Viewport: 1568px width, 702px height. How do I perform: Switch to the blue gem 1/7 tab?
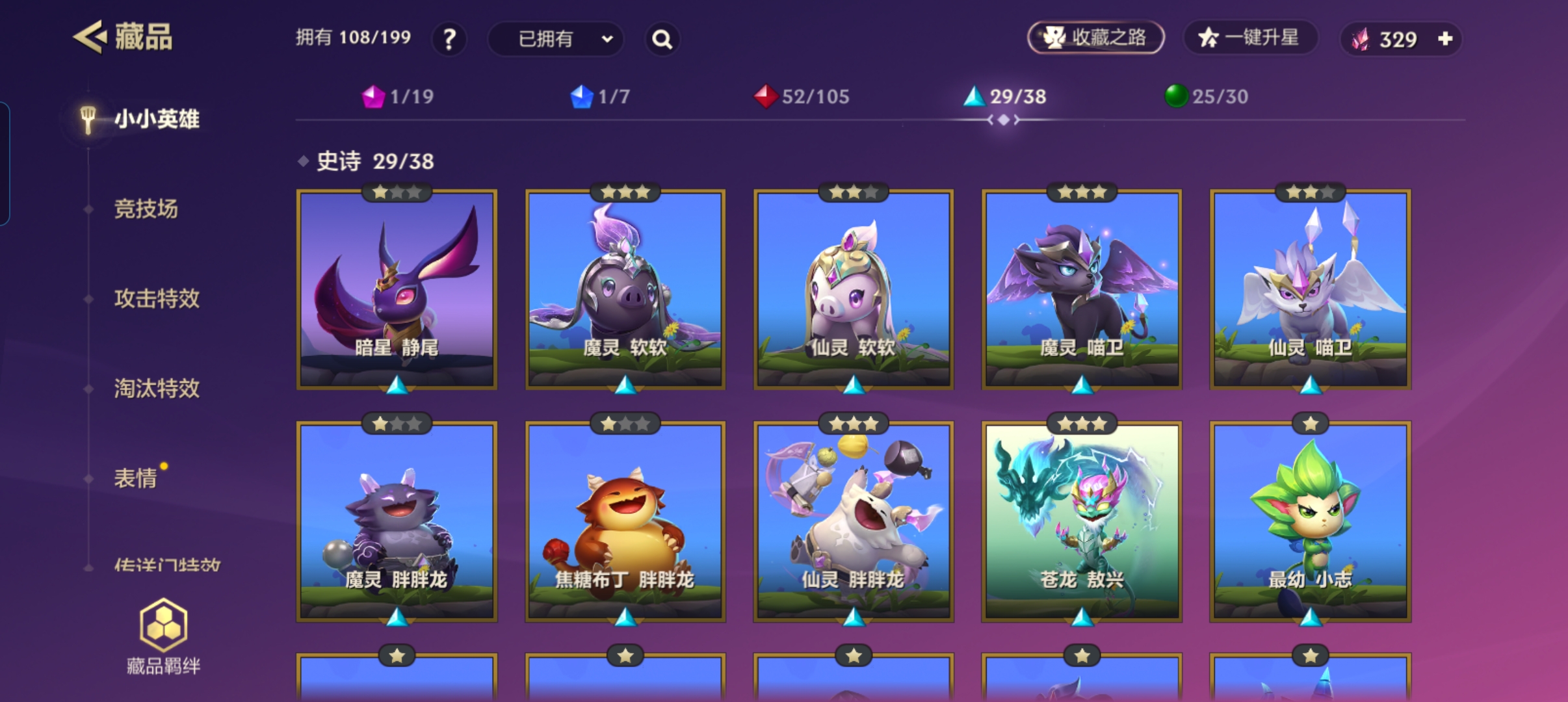tap(600, 97)
